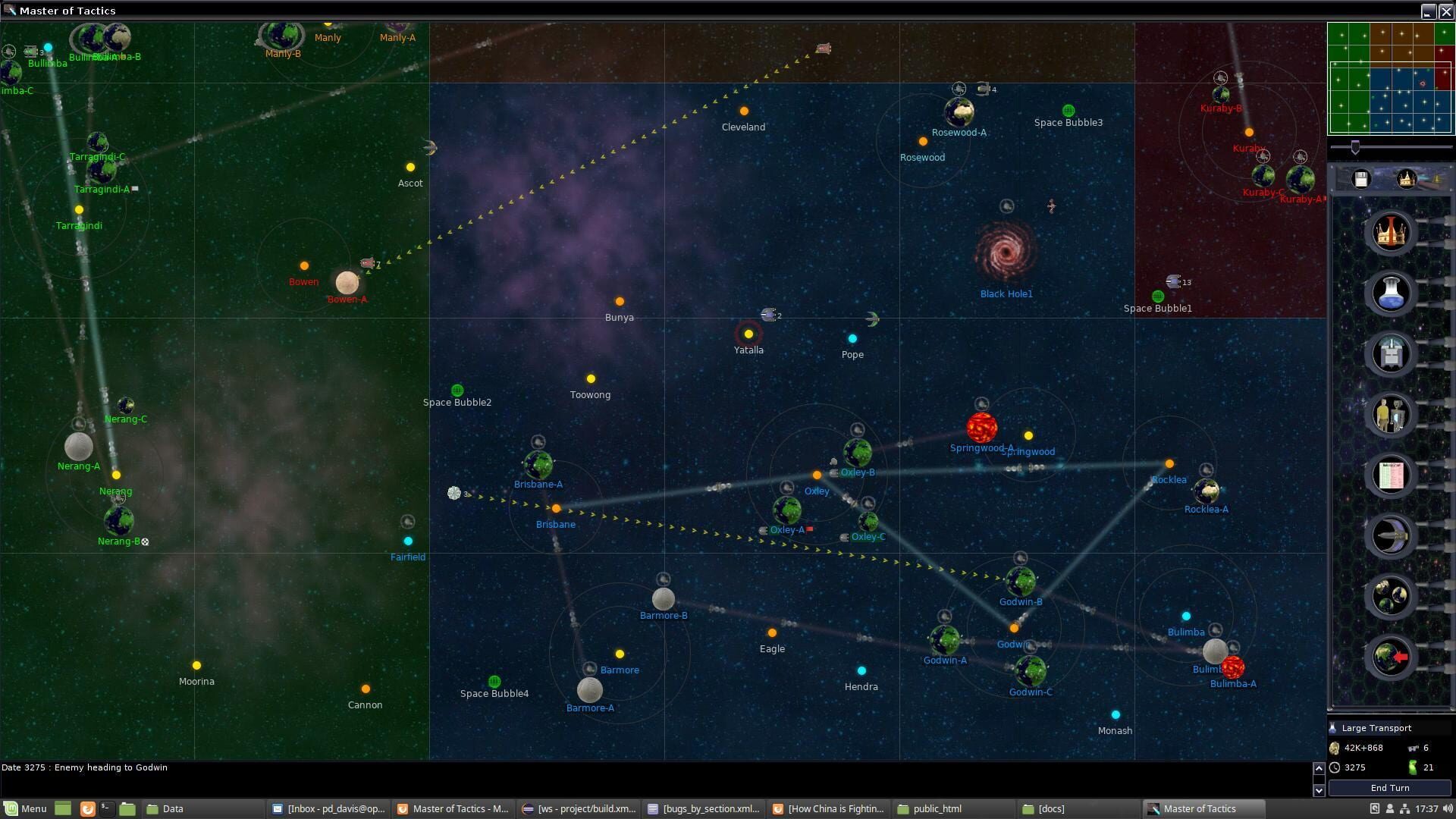This screenshot has height=819, width=1456.
Task: Mute audio via tray speaker icon
Action: coord(1445,809)
